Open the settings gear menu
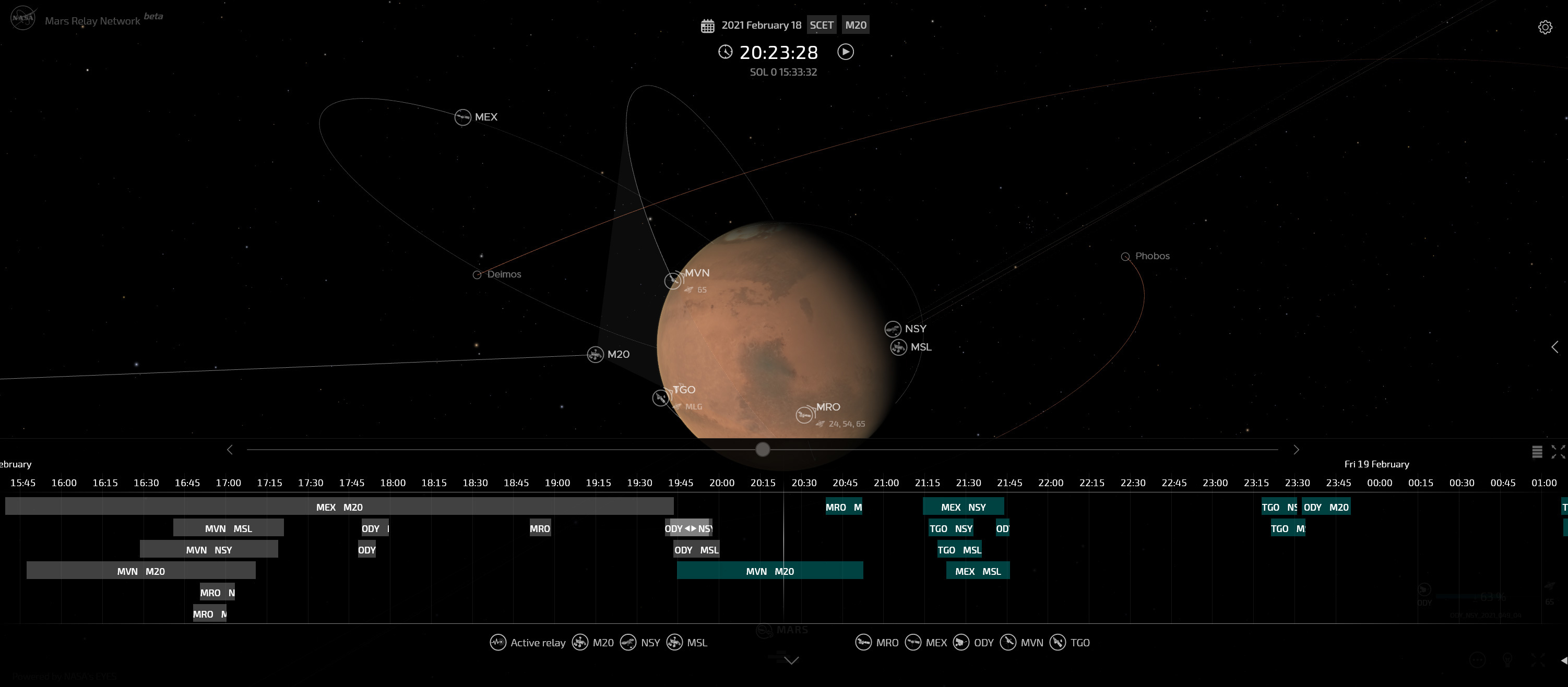The image size is (1568, 687). click(x=1547, y=27)
